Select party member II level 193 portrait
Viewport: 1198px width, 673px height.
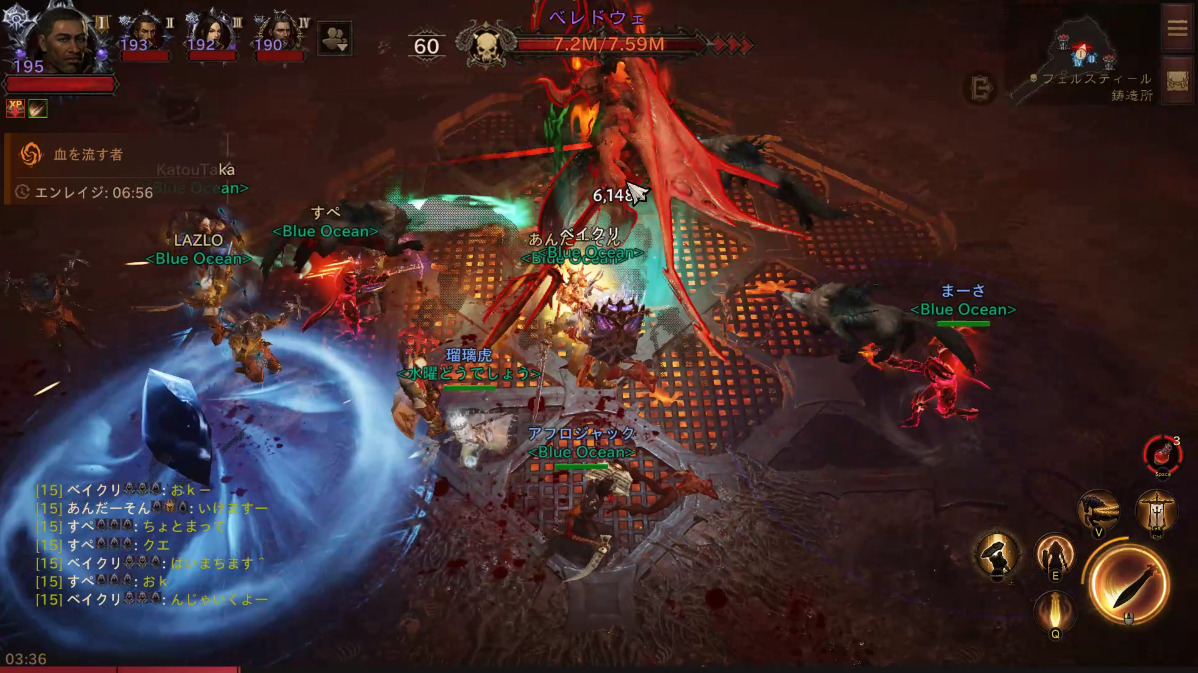(145, 34)
